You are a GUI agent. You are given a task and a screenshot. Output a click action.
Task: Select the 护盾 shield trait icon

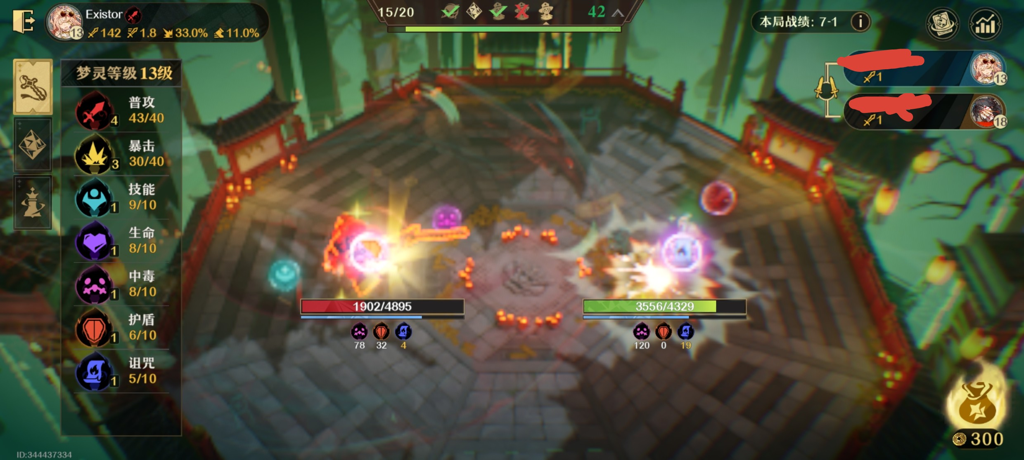click(94, 329)
